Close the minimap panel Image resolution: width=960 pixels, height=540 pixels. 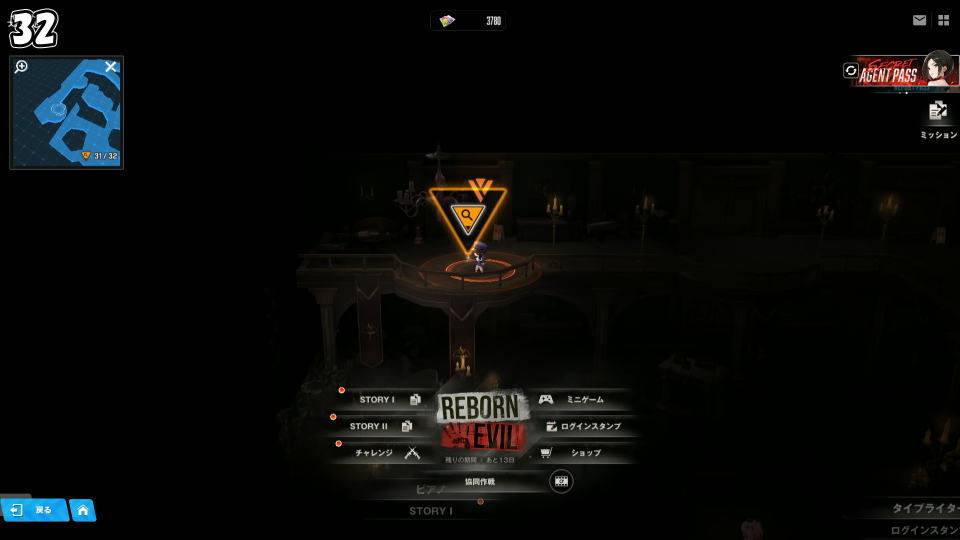coord(111,67)
